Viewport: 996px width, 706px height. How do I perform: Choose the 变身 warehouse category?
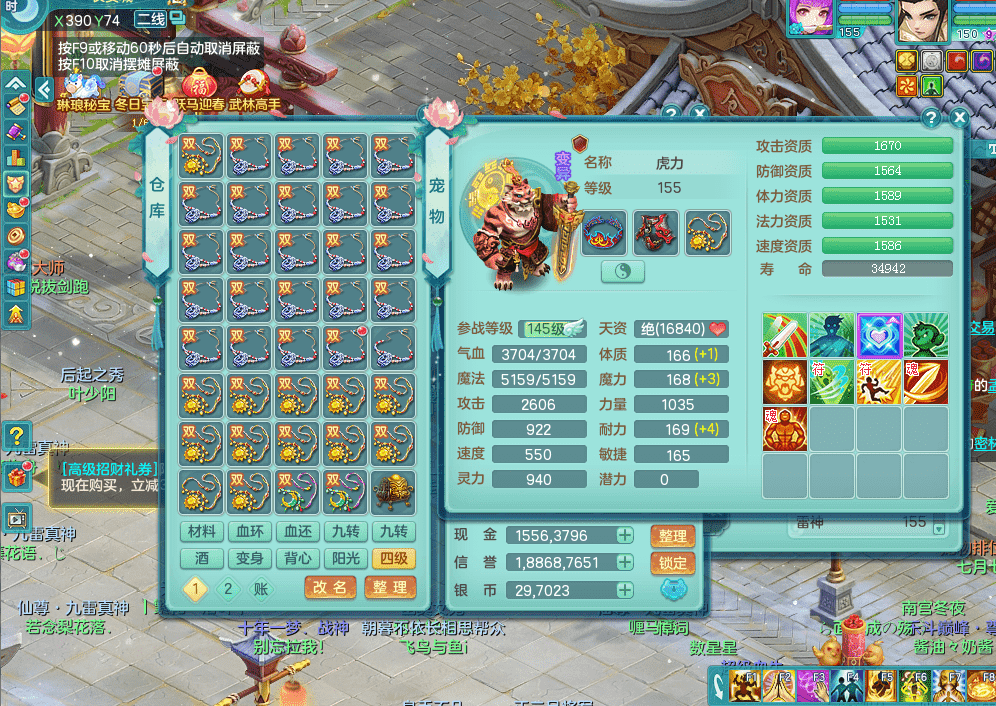pyautogui.click(x=249, y=559)
